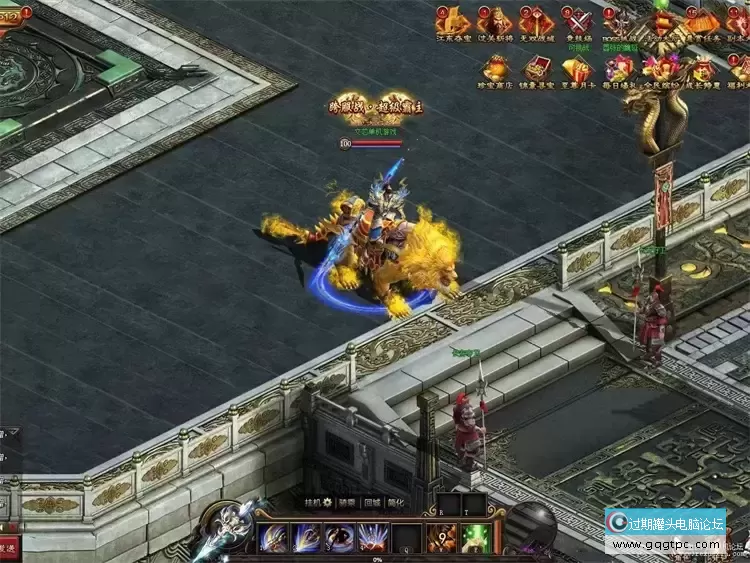Use the green glowing skill slot
750x563 pixels.
[x=476, y=538]
